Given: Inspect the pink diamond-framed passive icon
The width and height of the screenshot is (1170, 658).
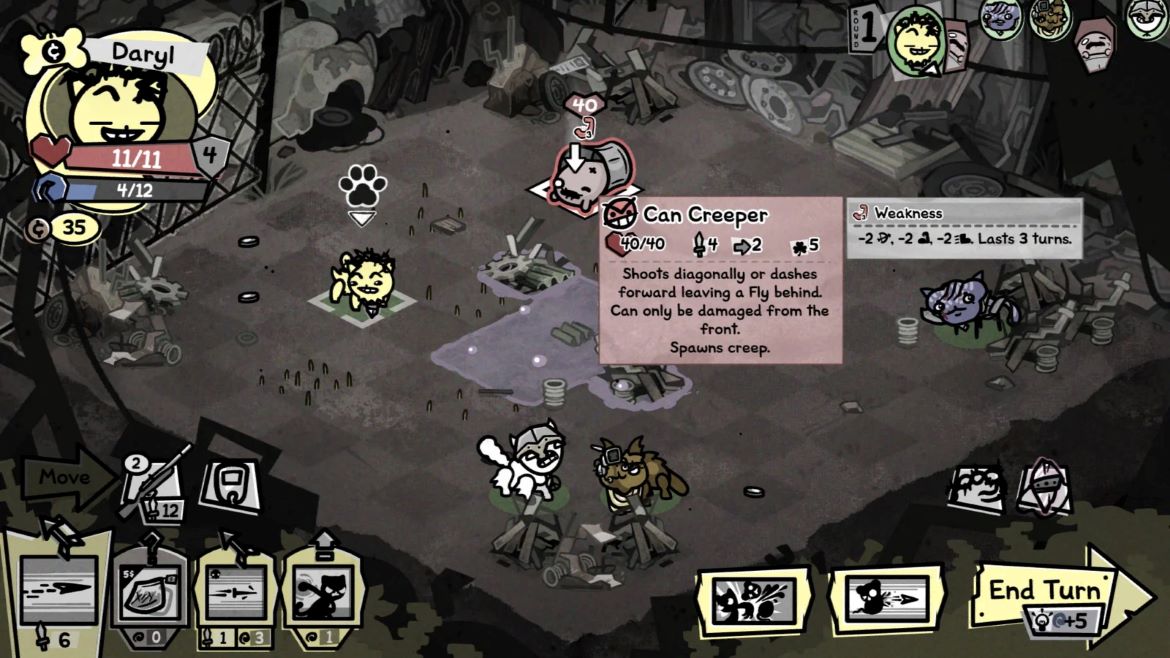Looking at the screenshot, I should 1043,486.
